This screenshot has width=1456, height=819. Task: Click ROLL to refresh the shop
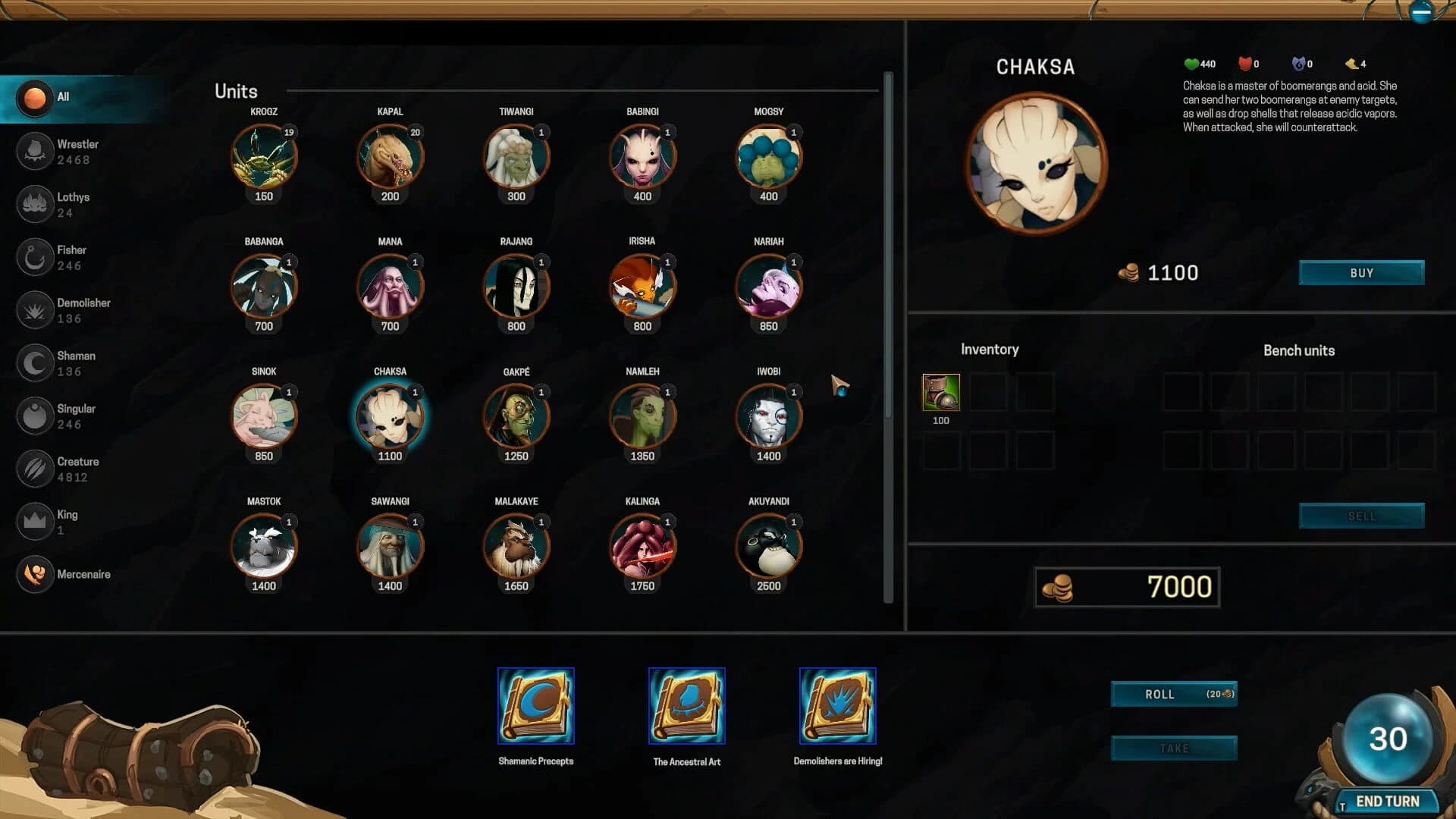1173,693
